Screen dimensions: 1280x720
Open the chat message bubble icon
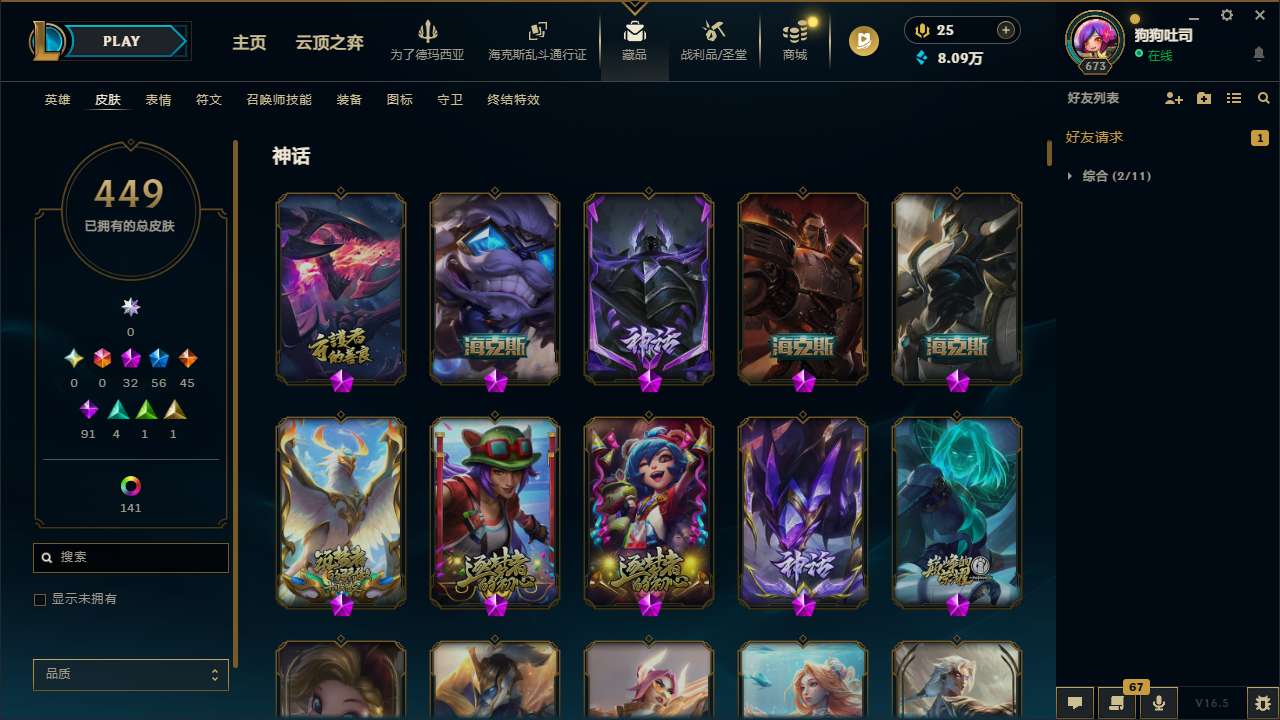1075,703
